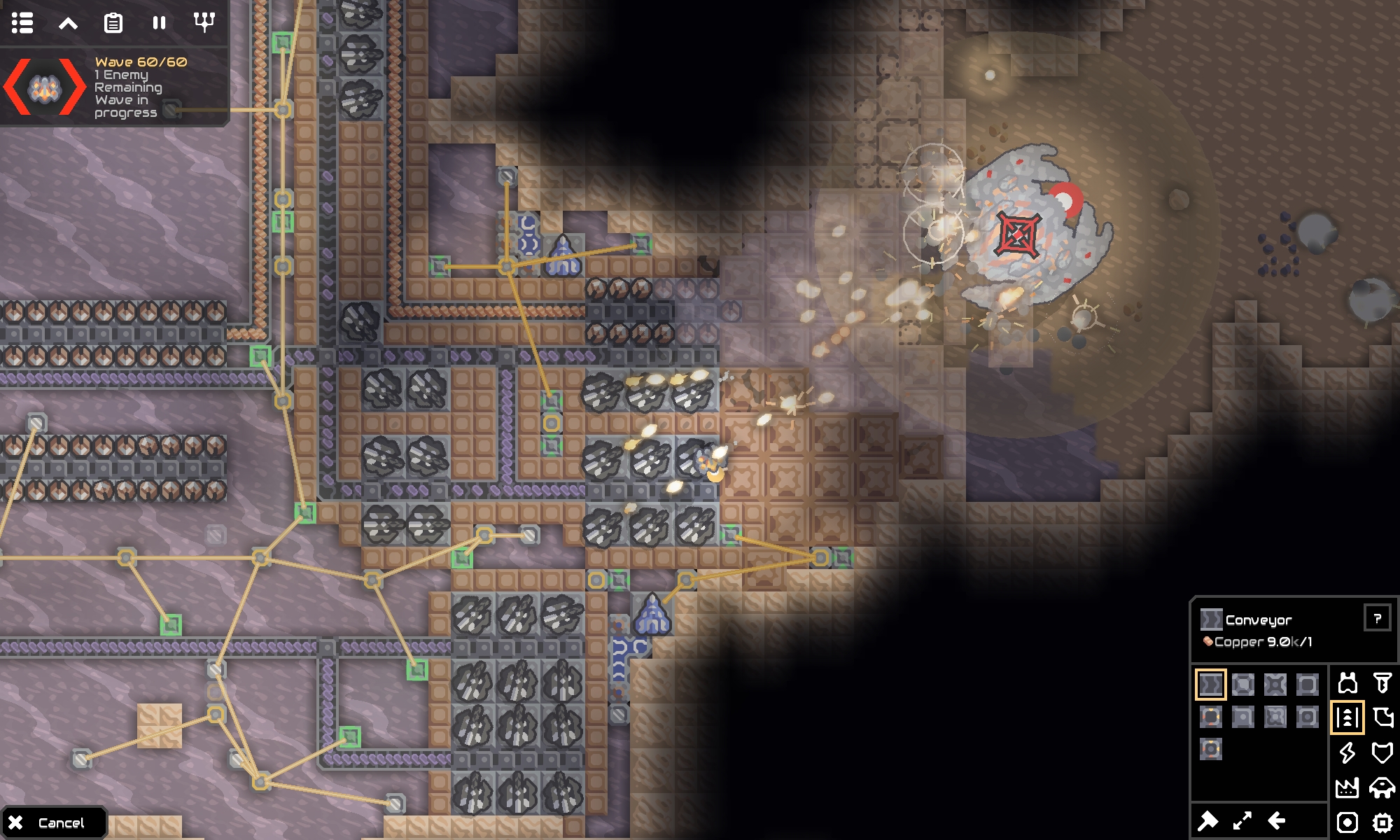1400x840 pixels.
Task: Open the research tech tree icon
Action: [203, 23]
